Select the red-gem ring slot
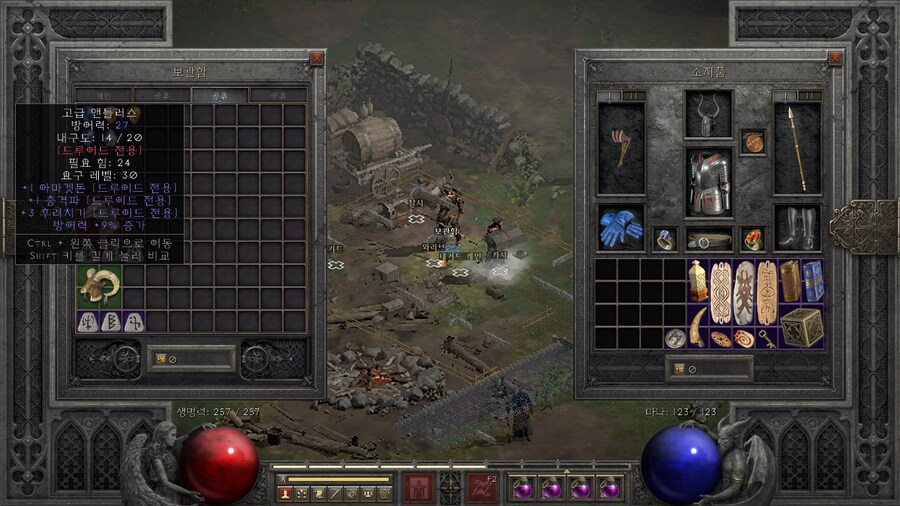The height and width of the screenshot is (506, 900). [753, 239]
